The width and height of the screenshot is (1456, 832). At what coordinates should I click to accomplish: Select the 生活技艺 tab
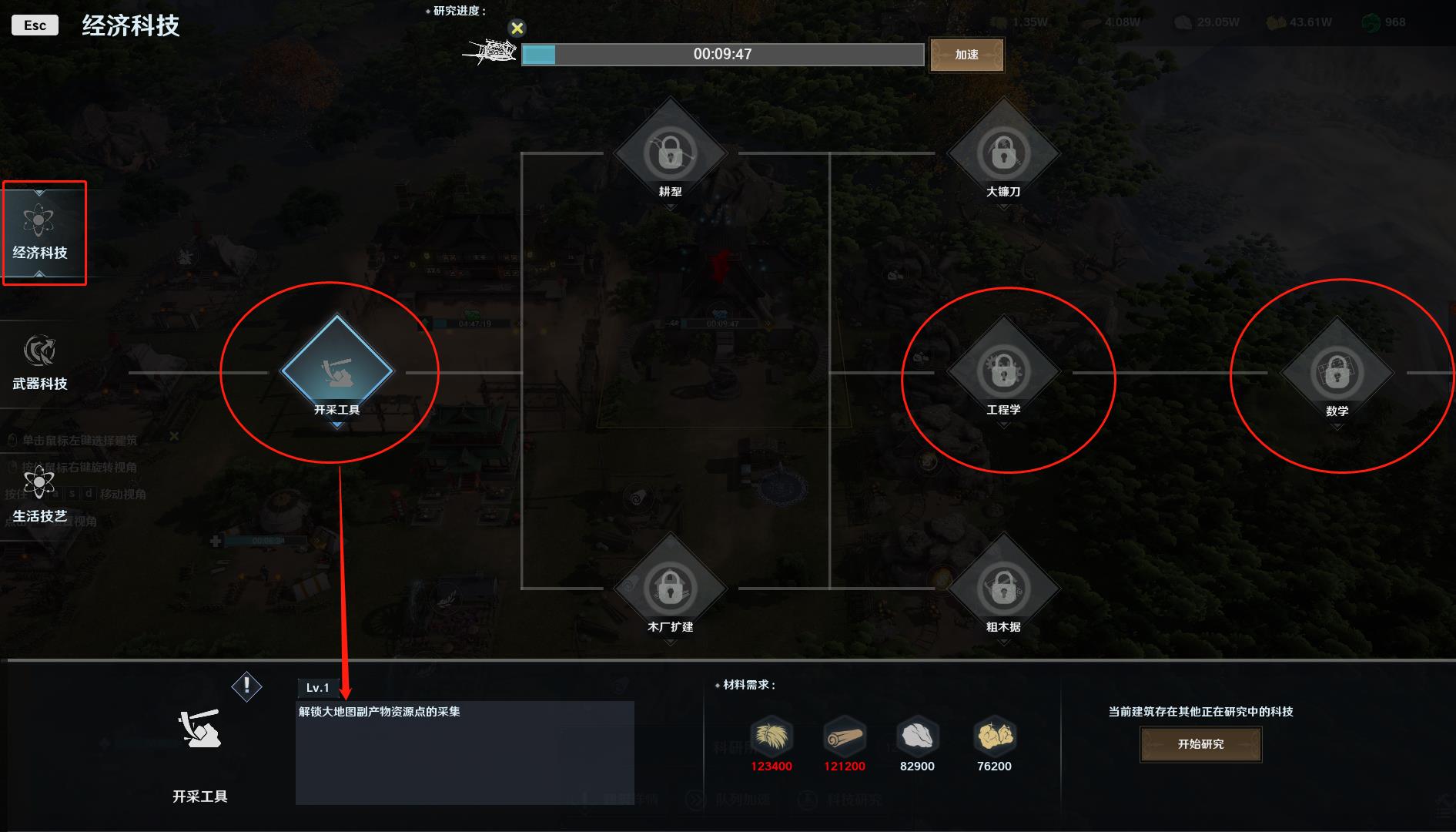coord(40,495)
